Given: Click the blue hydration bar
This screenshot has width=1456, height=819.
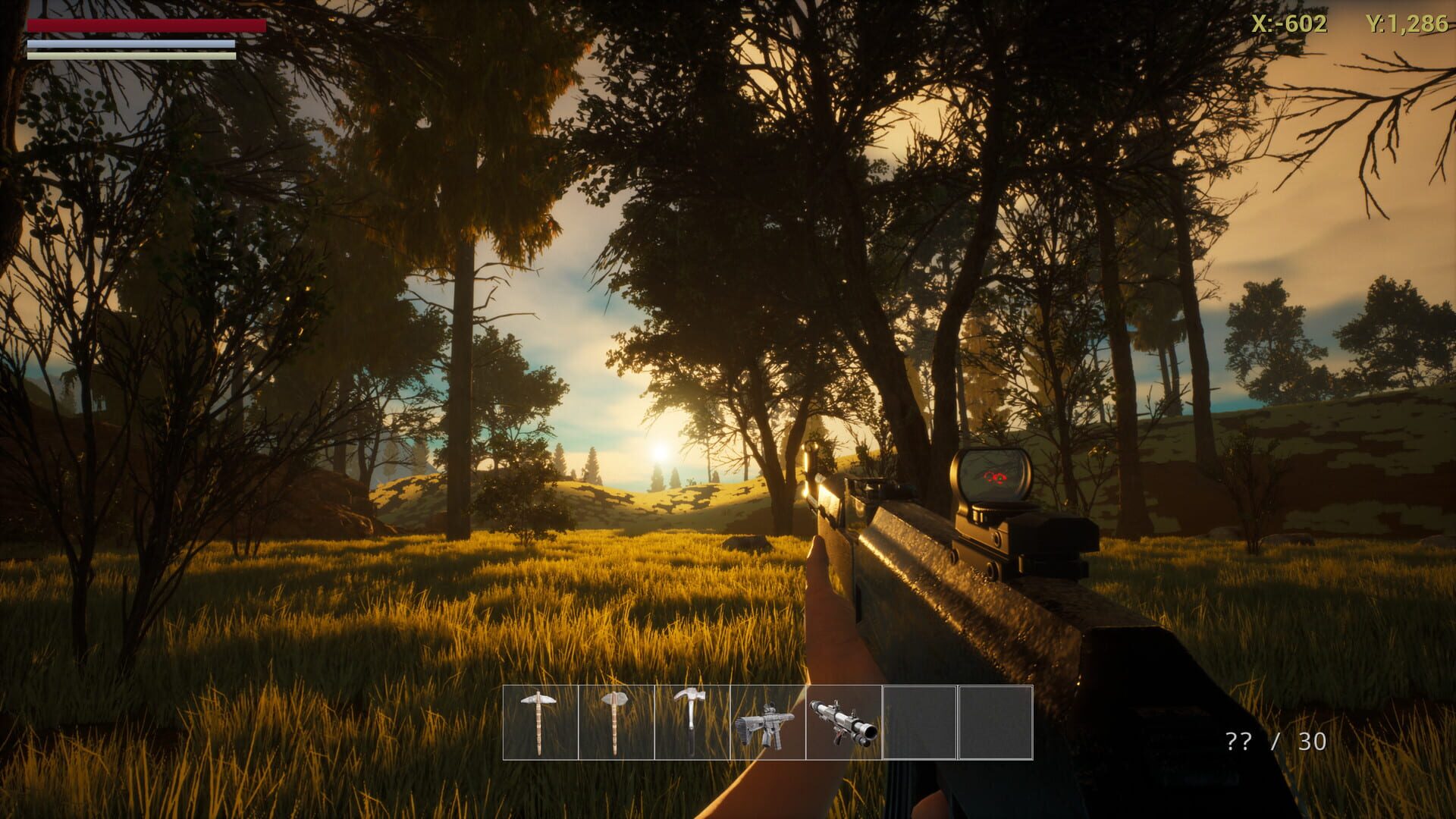Looking at the screenshot, I should point(130,43).
